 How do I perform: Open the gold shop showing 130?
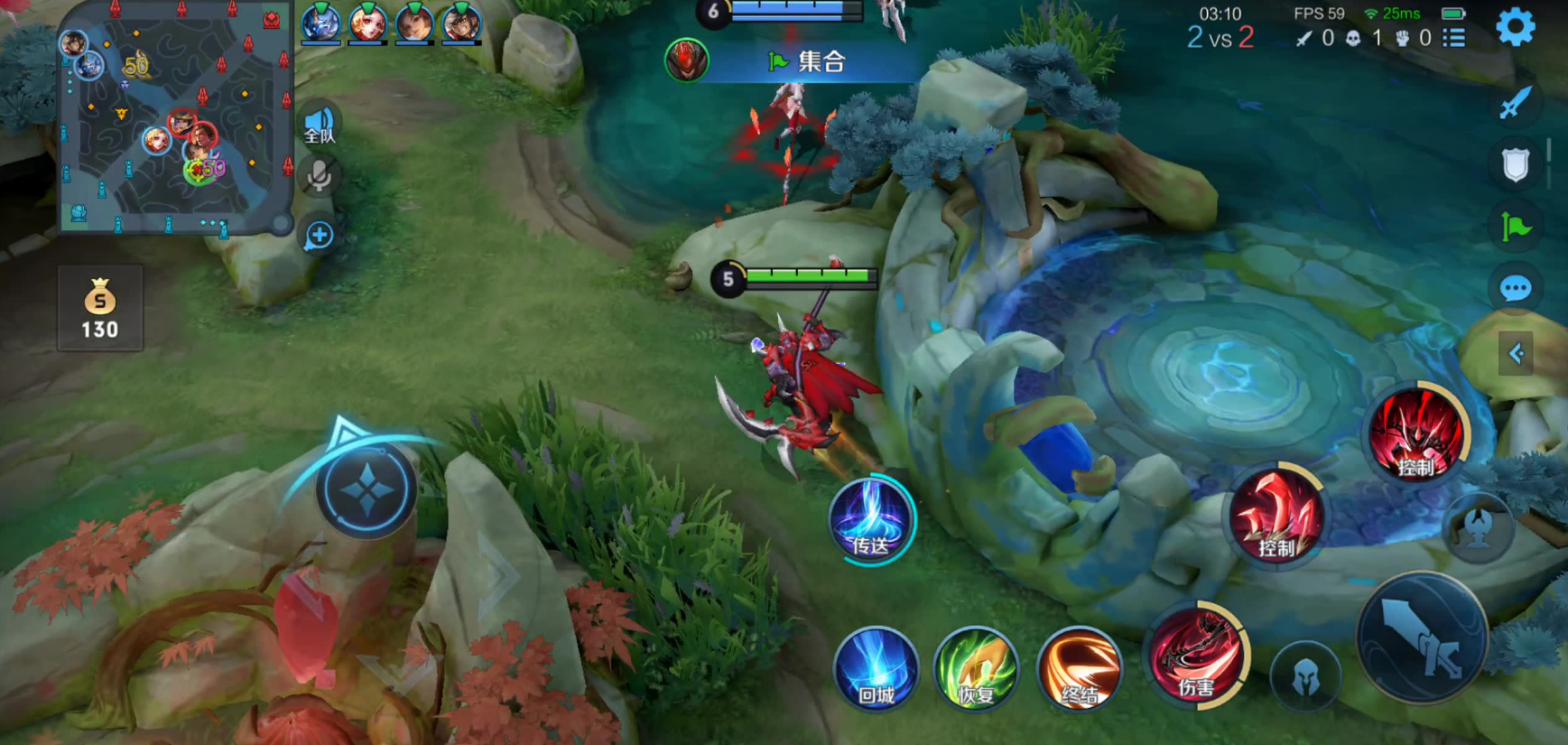(100, 309)
